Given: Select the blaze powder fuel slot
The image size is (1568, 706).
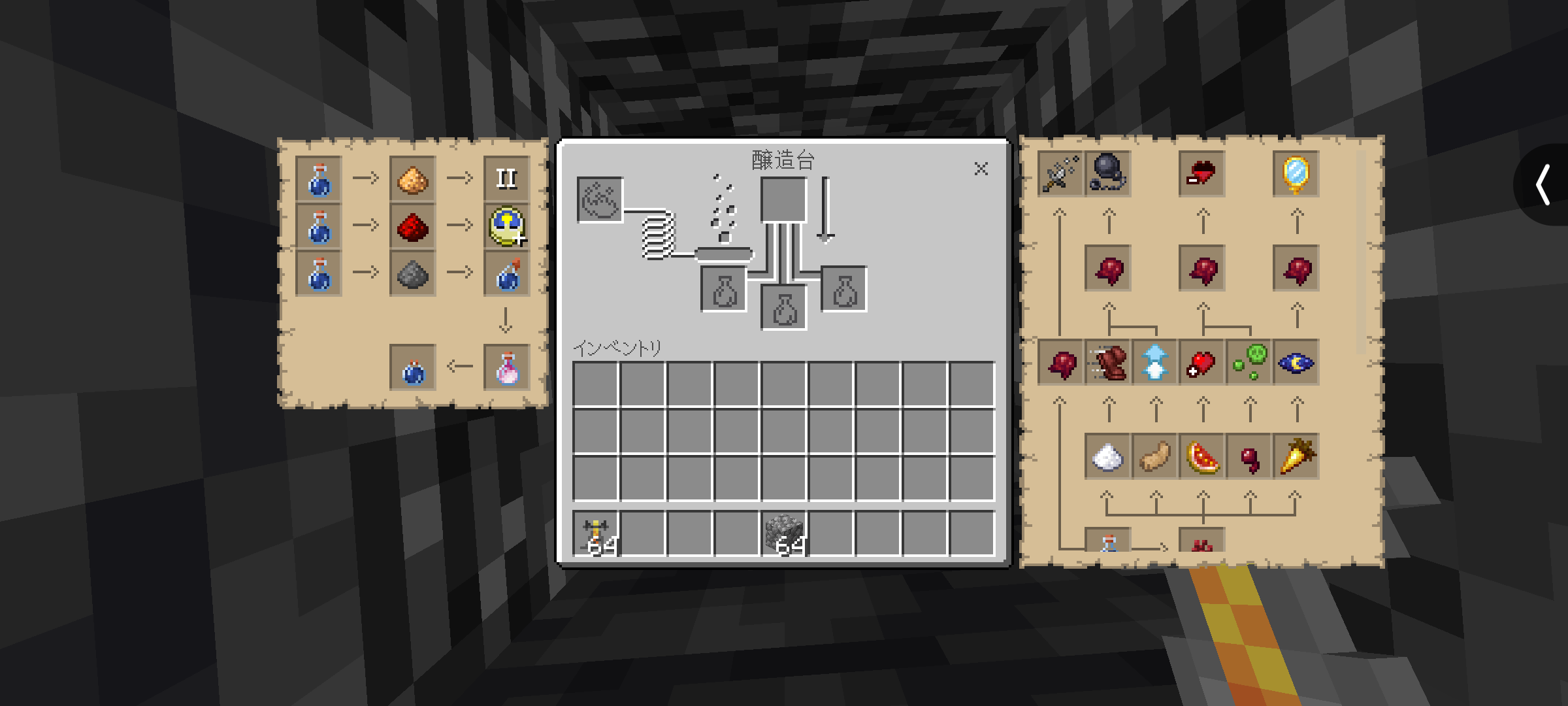Looking at the screenshot, I should [600, 200].
